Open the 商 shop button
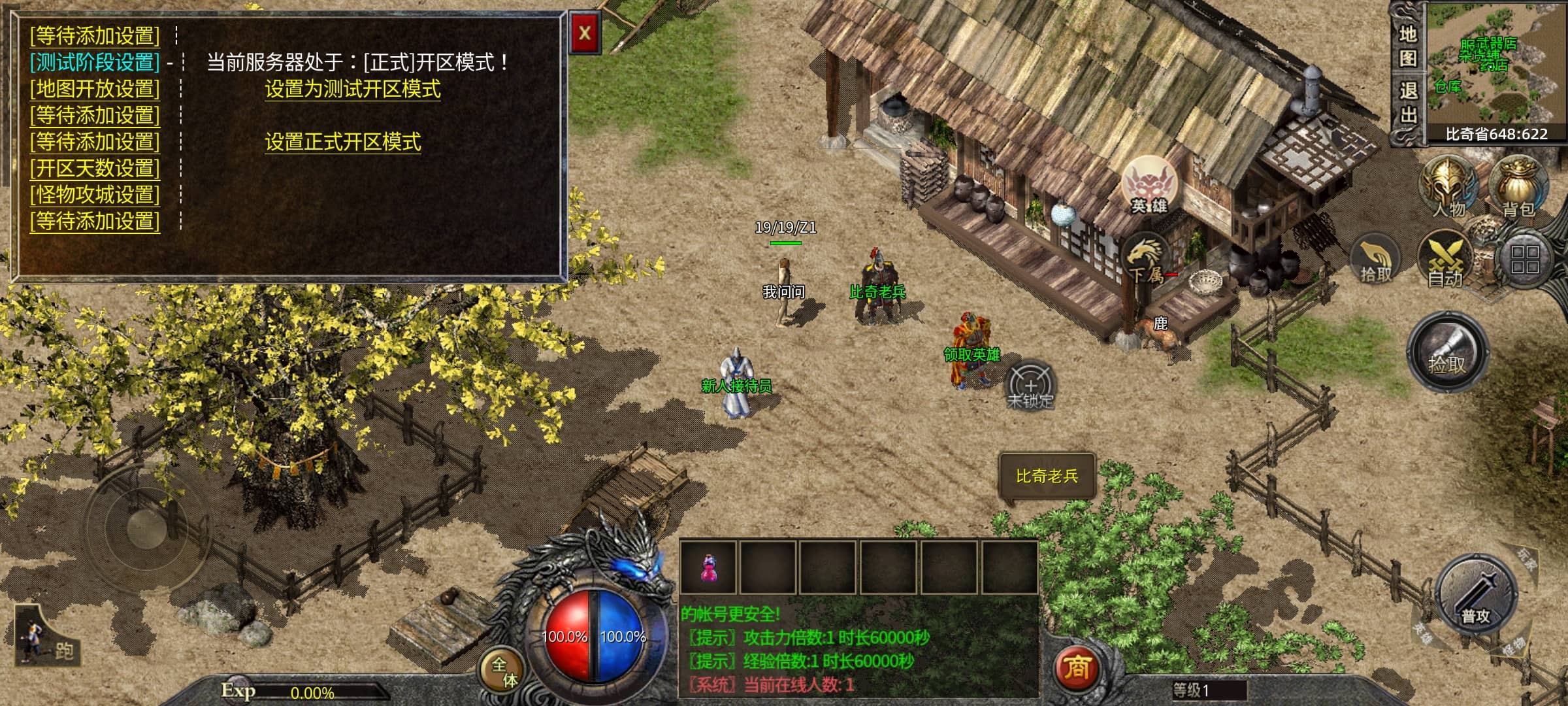Screen dimensions: 1568x706 (x=1076, y=668)
